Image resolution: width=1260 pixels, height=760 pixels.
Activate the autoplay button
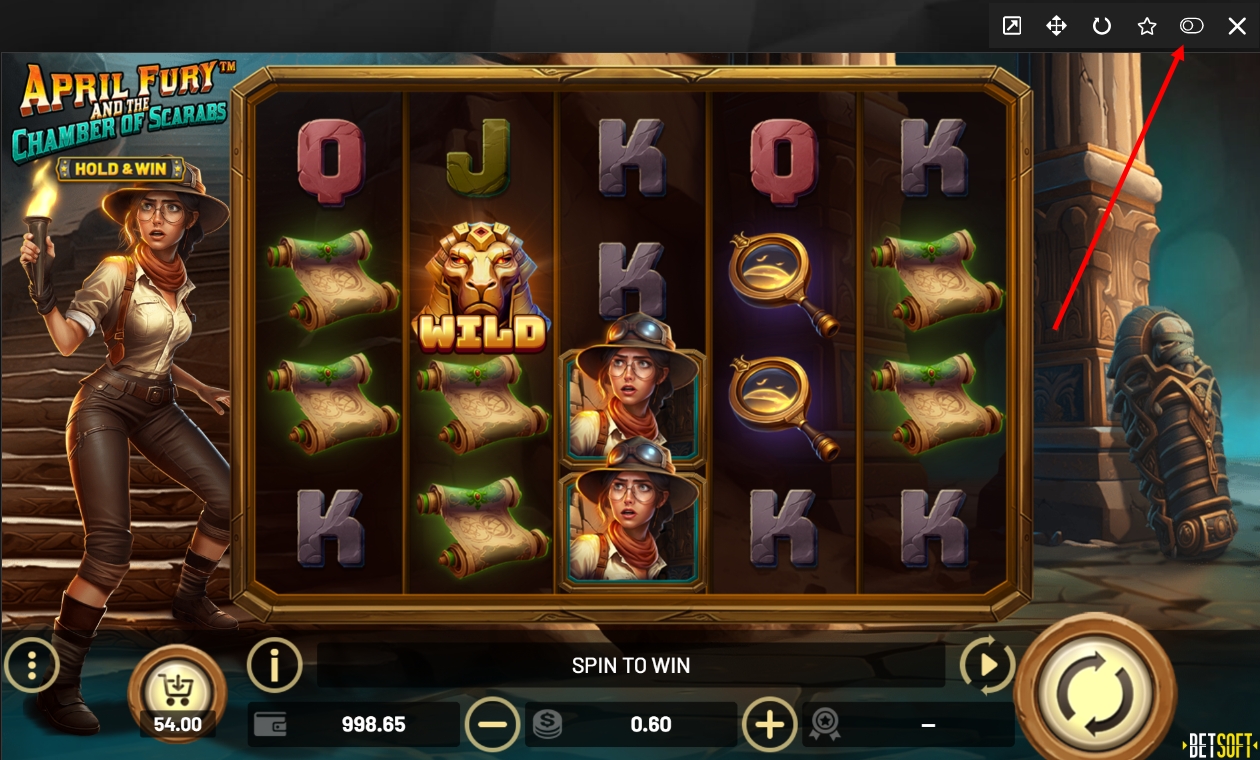point(987,665)
